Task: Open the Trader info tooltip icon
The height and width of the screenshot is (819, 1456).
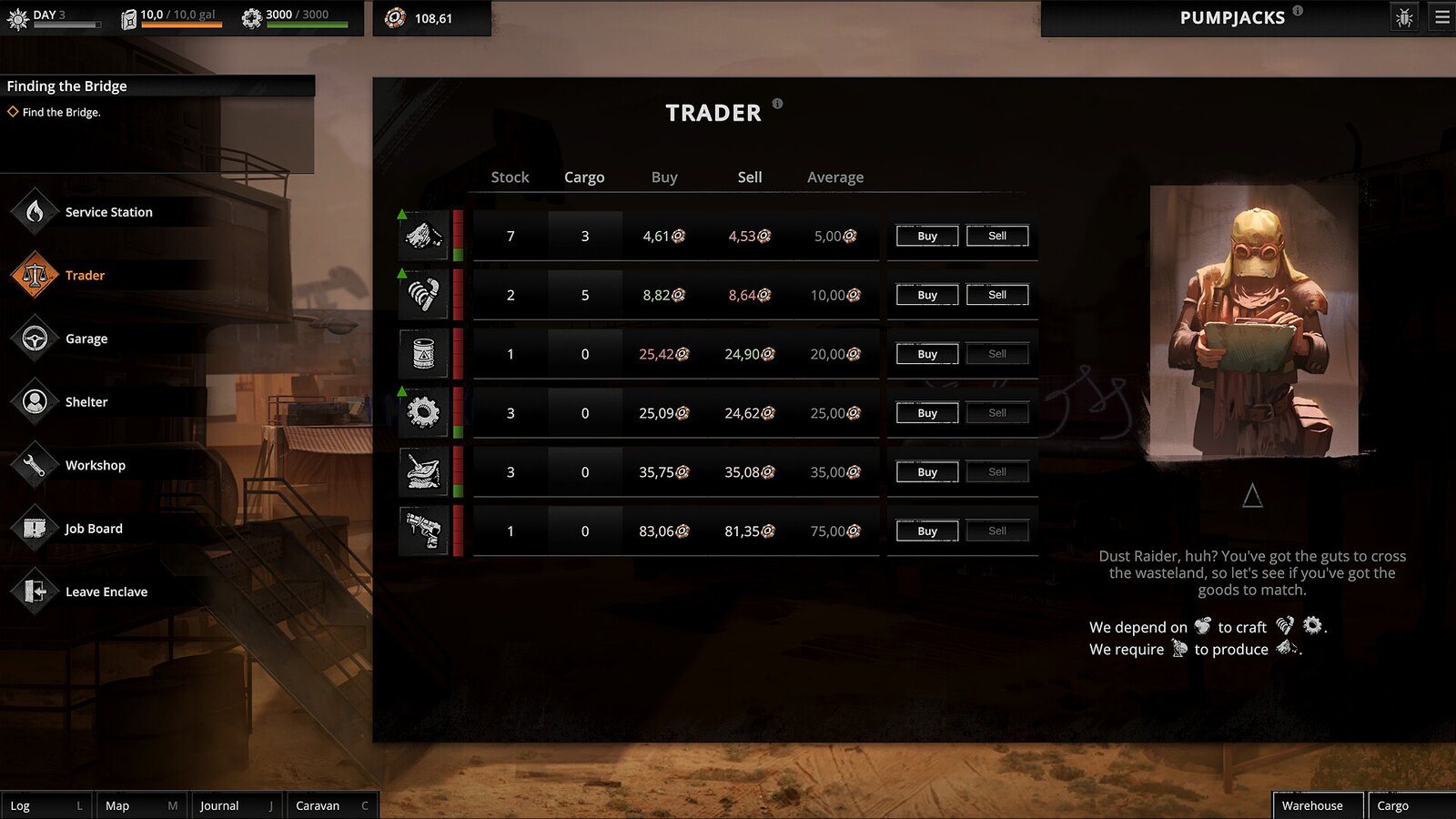Action: coord(776,104)
